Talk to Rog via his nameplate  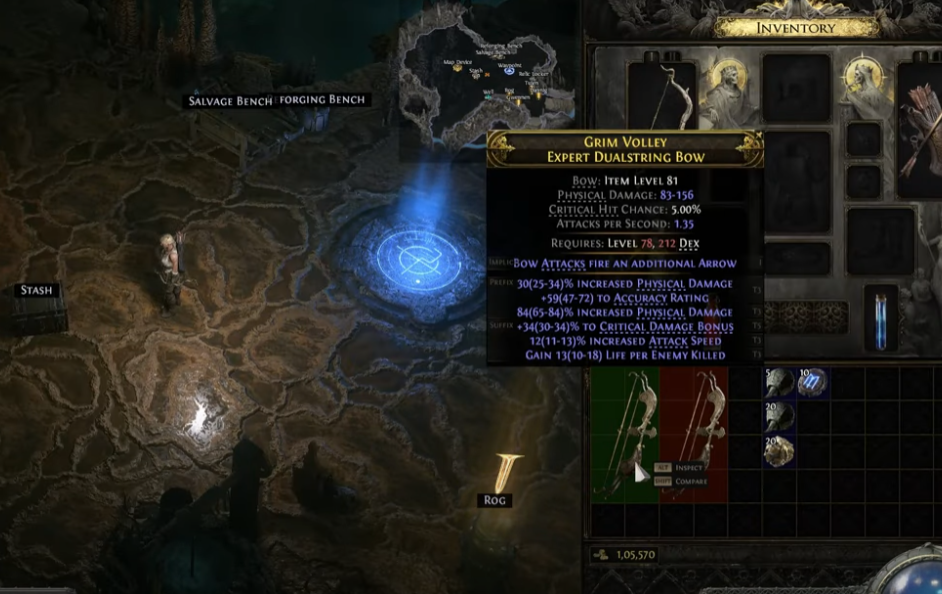point(495,500)
